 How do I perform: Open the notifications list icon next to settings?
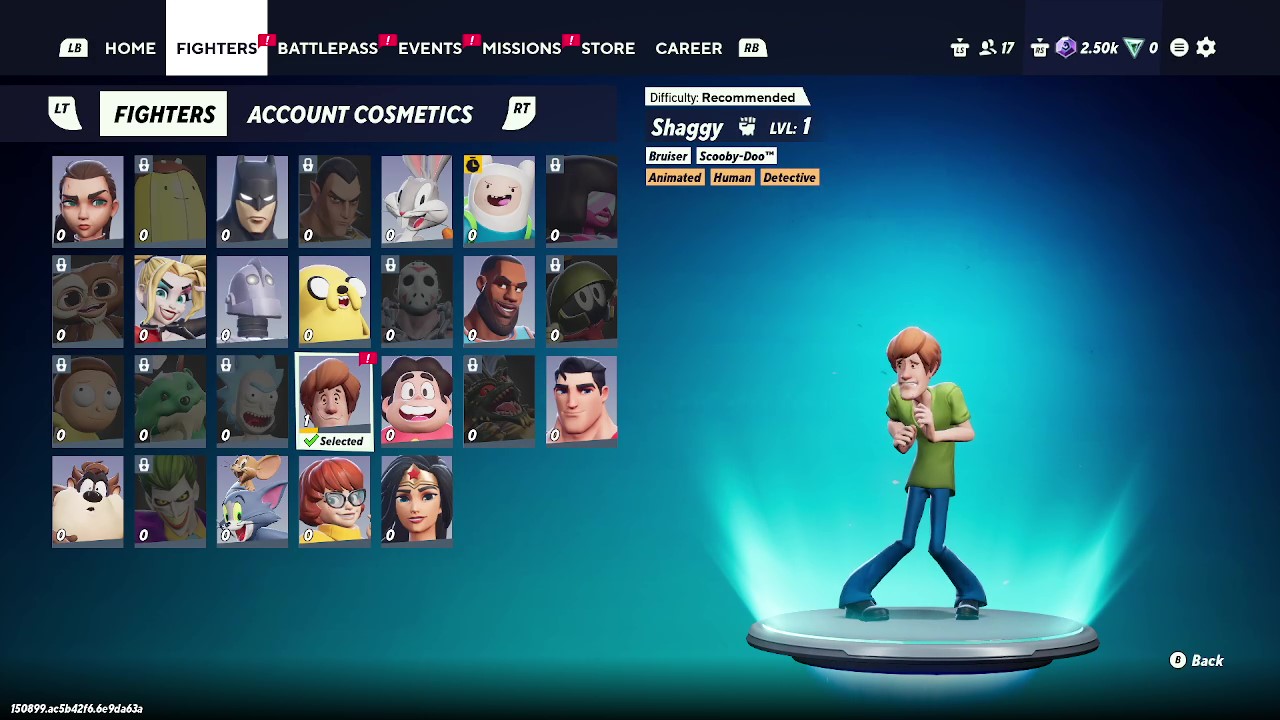[x=1178, y=47]
